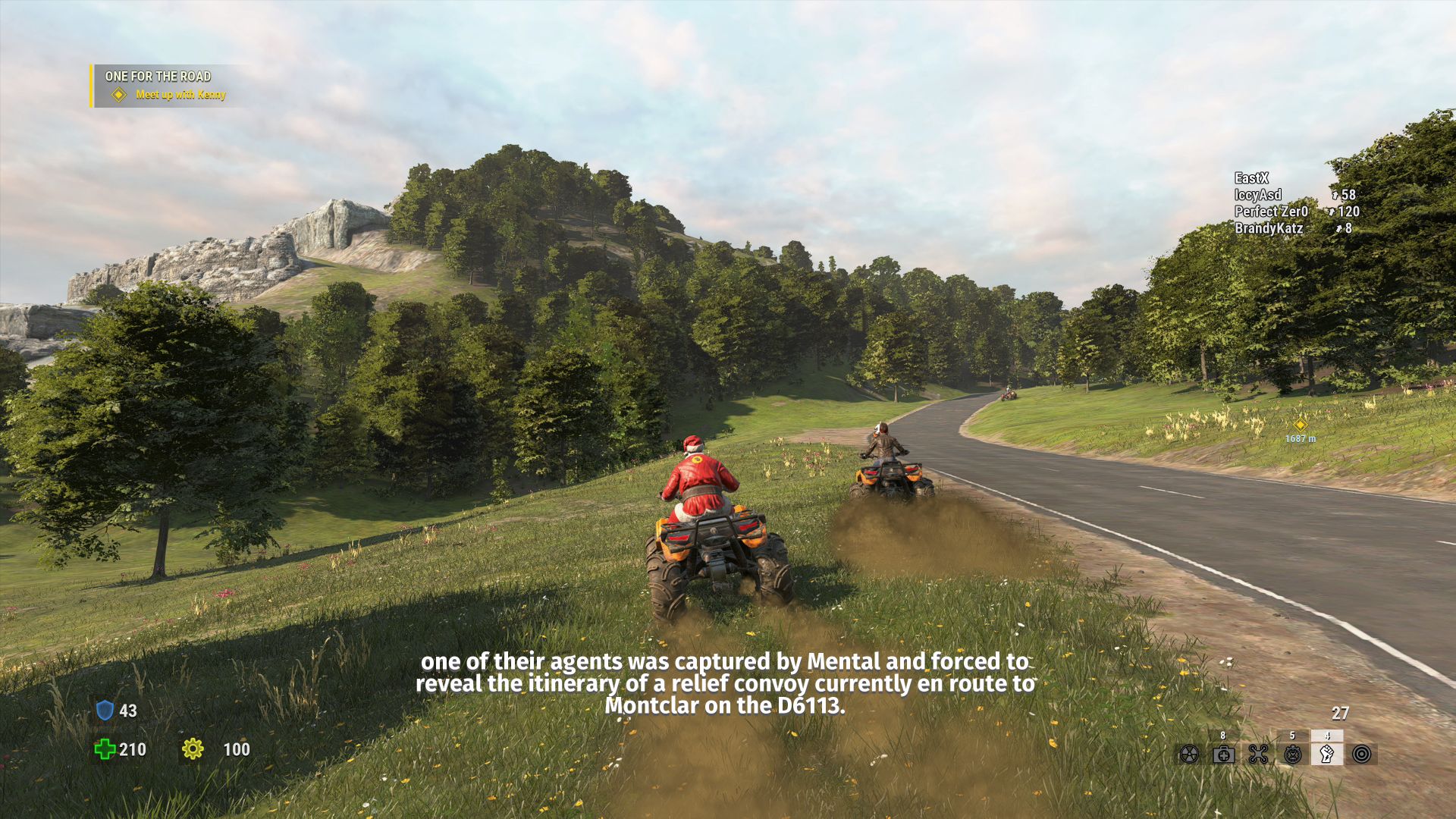Choose Perfect Zer0 from the player list
Image resolution: width=1456 pixels, height=819 pixels.
click(1271, 212)
